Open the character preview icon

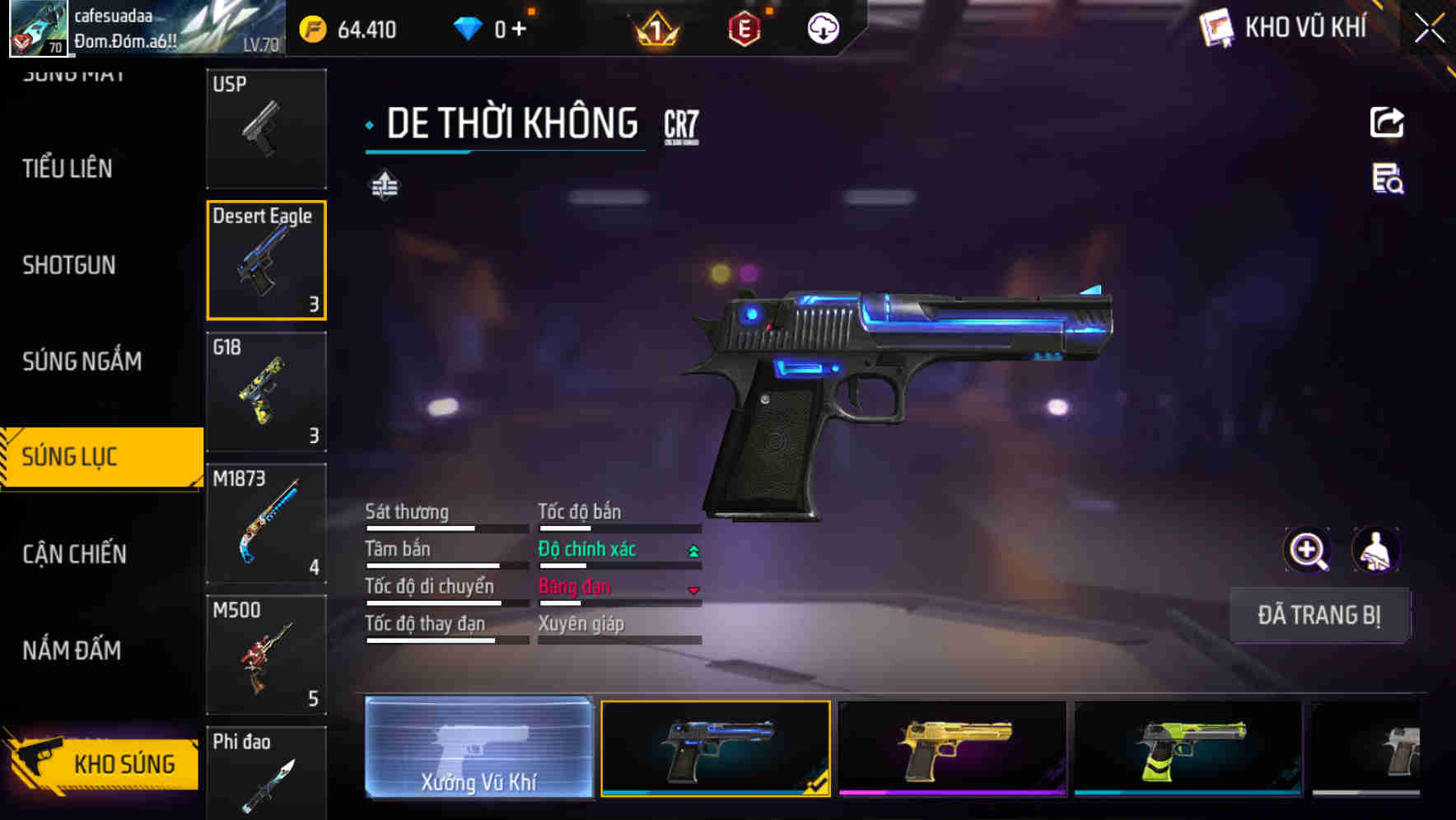tap(1377, 549)
